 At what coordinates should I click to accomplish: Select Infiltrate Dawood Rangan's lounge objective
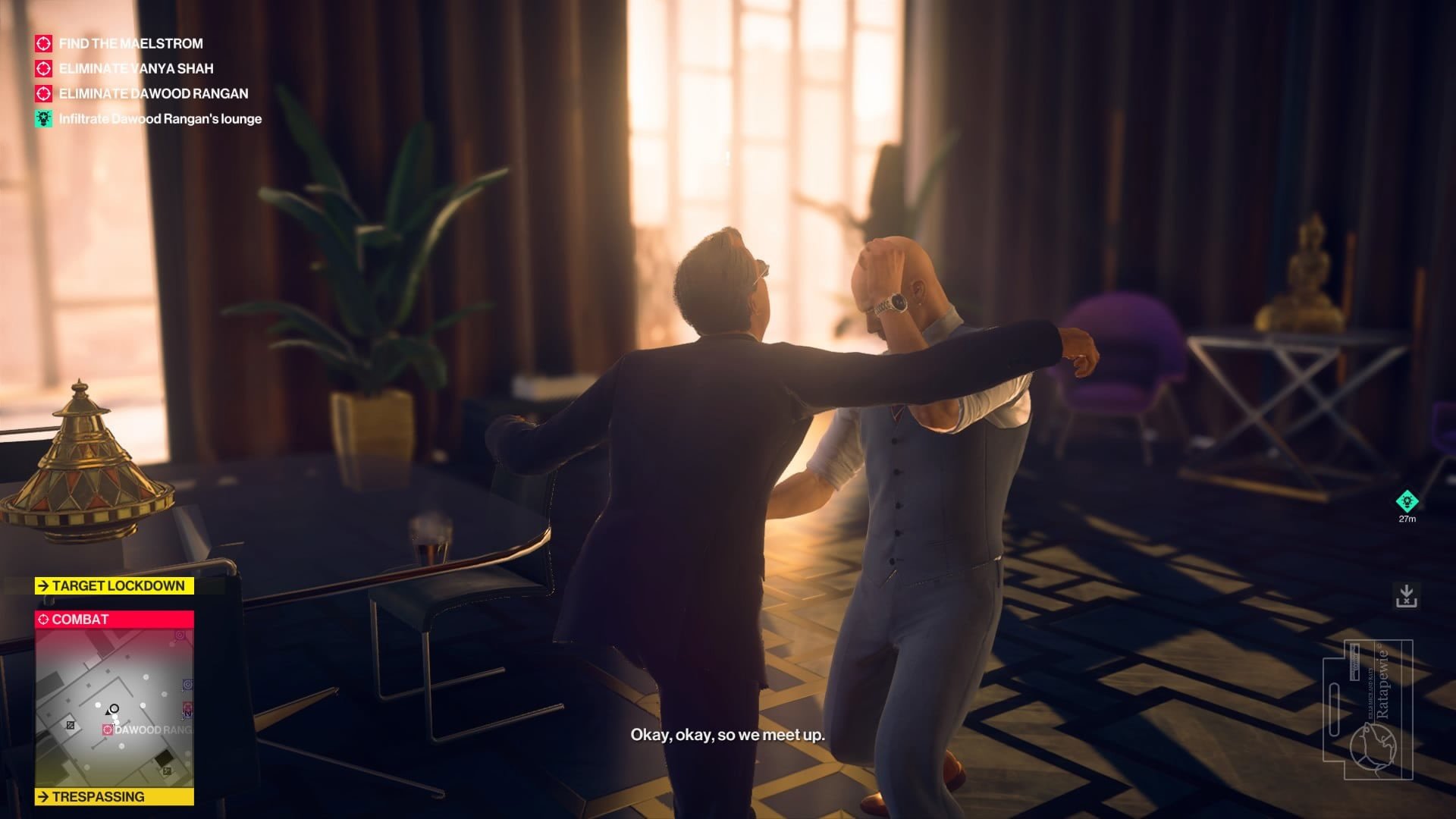(160, 119)
